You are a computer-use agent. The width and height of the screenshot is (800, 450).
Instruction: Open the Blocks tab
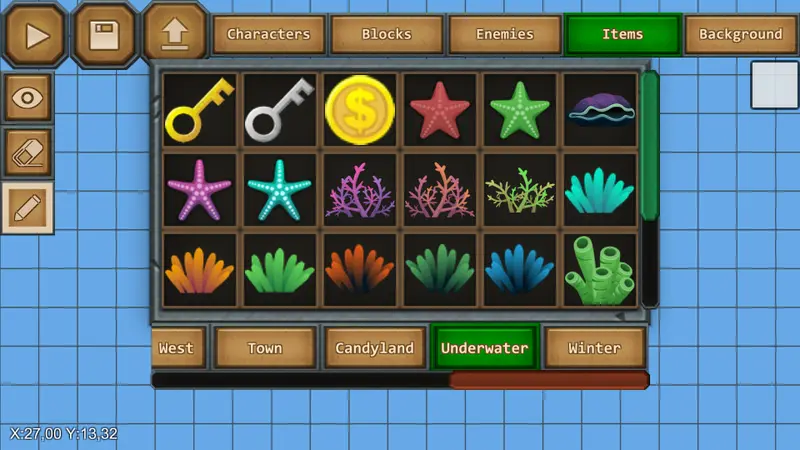(x=386, y=34)
